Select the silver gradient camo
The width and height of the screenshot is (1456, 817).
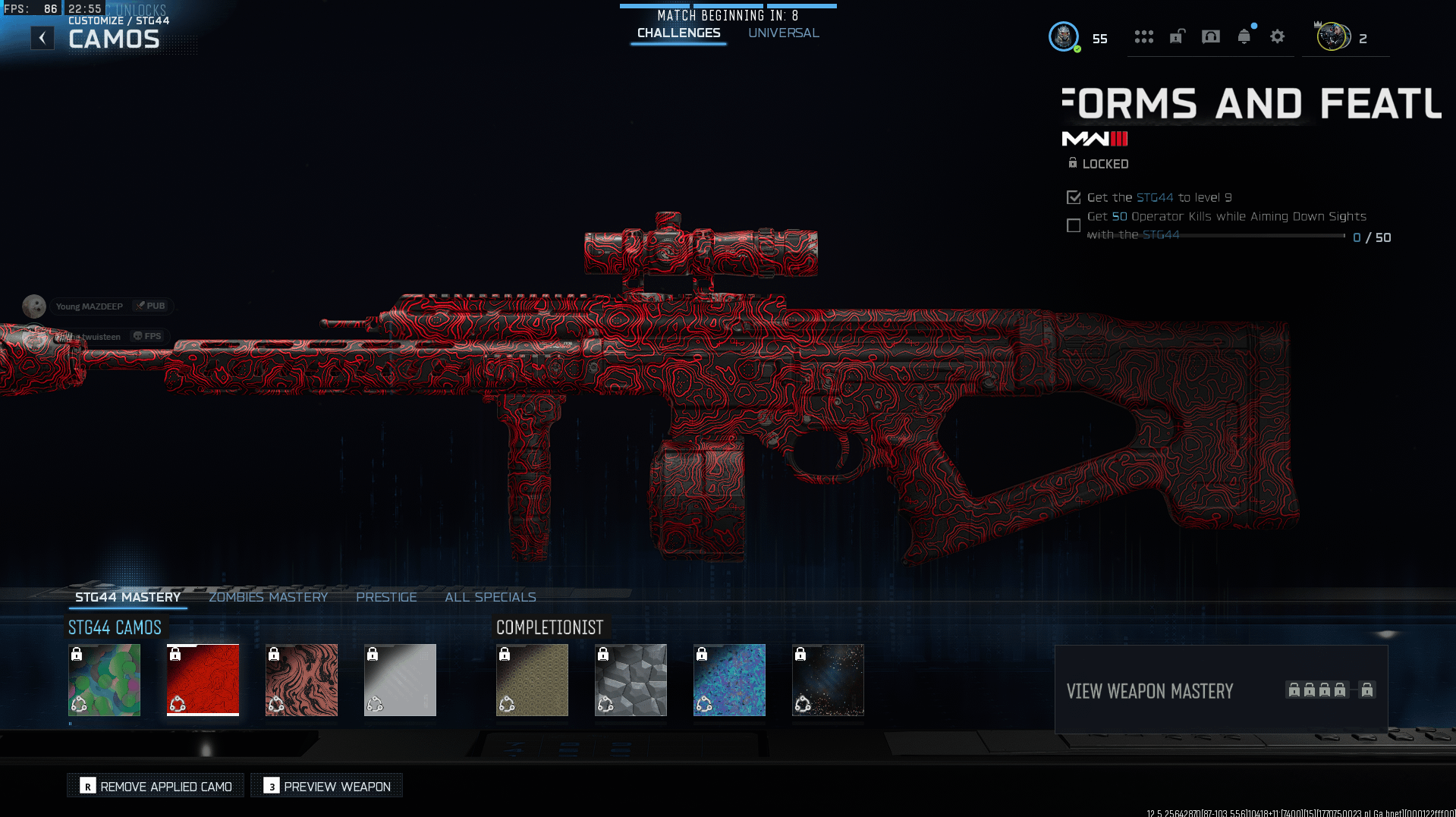401,680
